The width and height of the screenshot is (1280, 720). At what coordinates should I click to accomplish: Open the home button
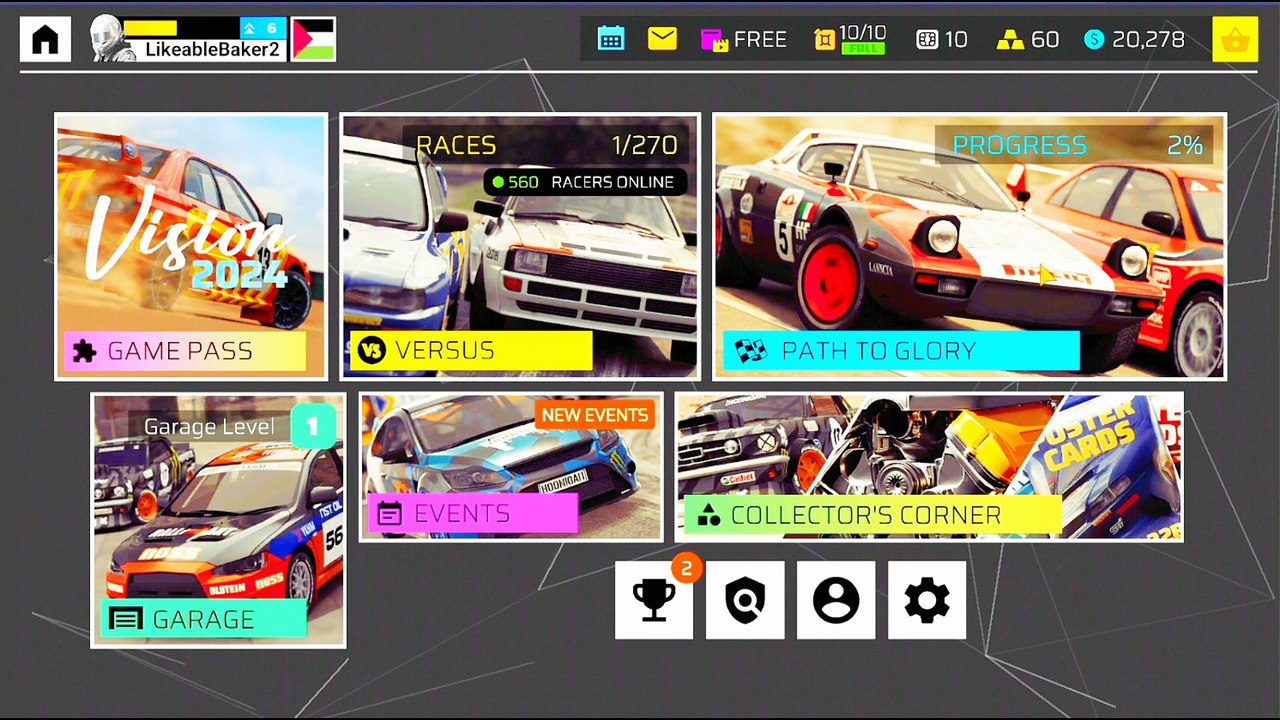(45, 39)
